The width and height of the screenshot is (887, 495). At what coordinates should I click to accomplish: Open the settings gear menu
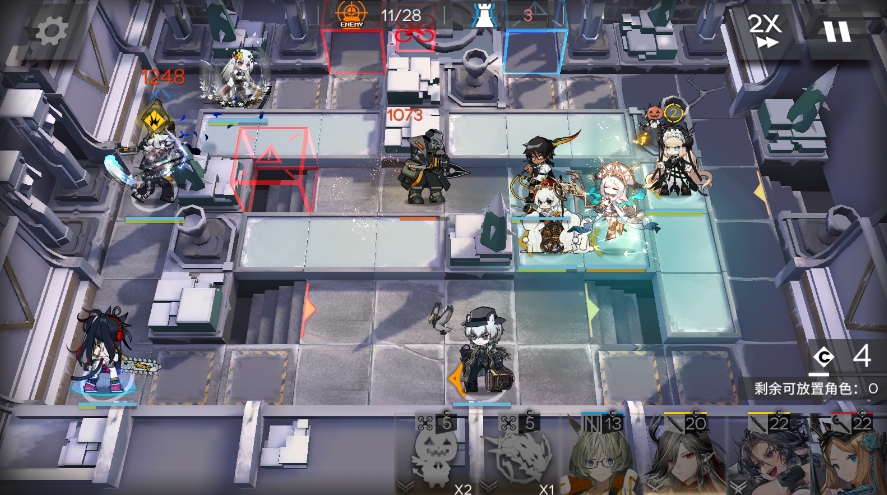pyautogui.click(x=48, y=31)
